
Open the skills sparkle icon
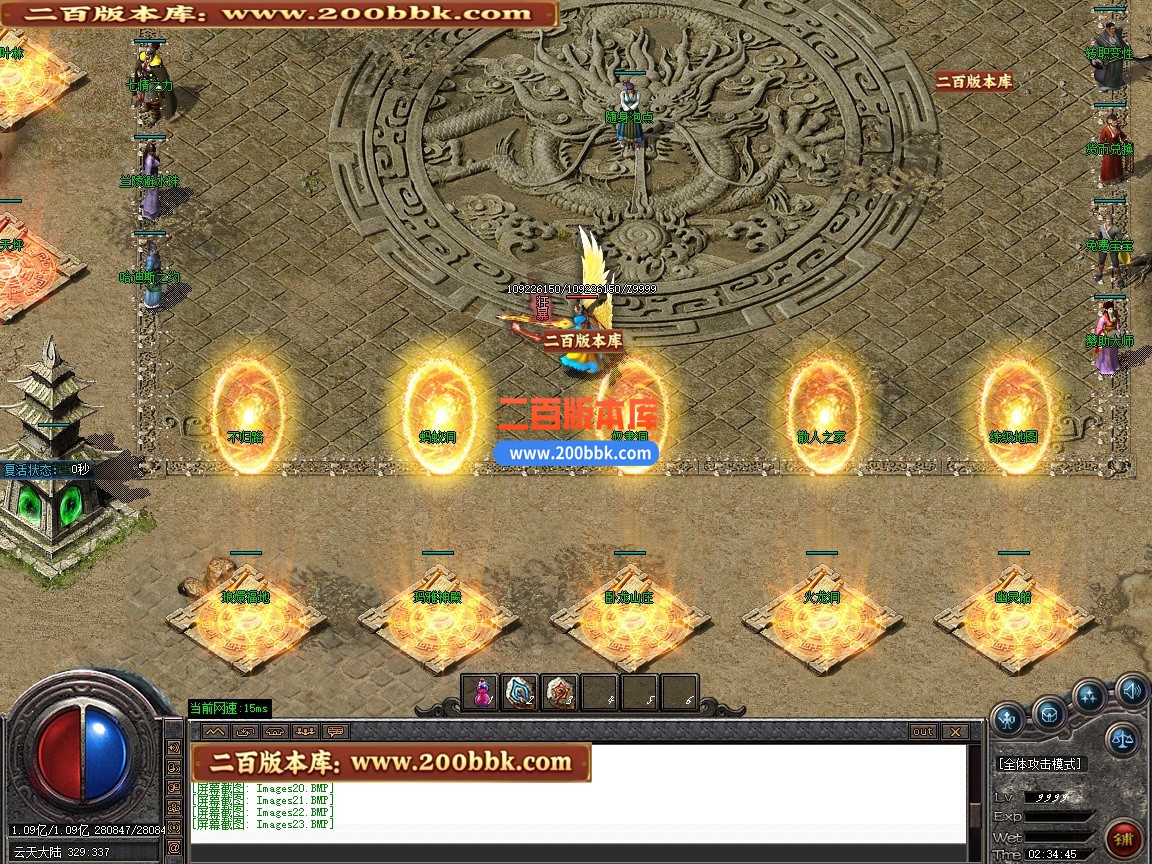pos(1090,696)
